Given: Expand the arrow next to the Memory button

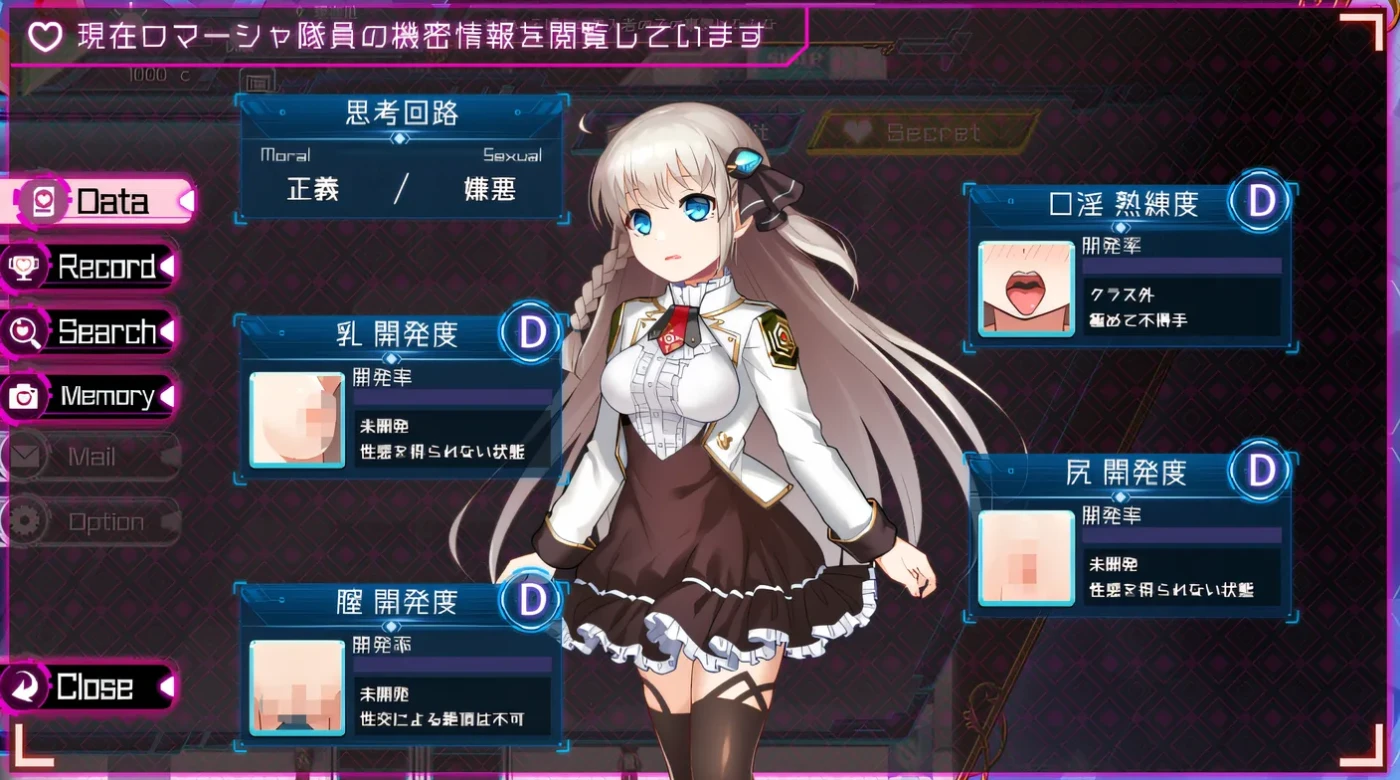Looking at the screenshot, I should (x=168, y=396).
